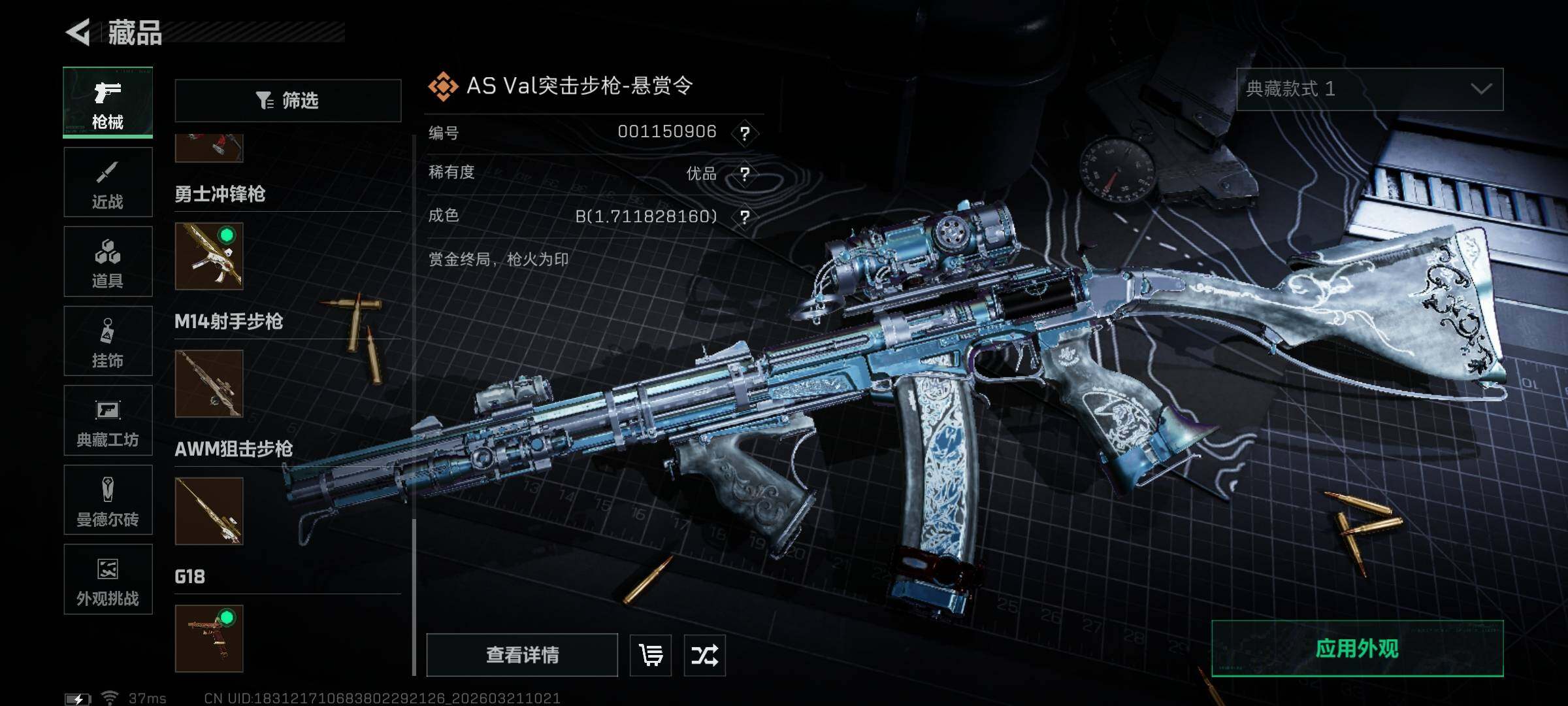1568x706 pixels.
Task: Open the 成色 wear help question mark
Action: (744, 217)
